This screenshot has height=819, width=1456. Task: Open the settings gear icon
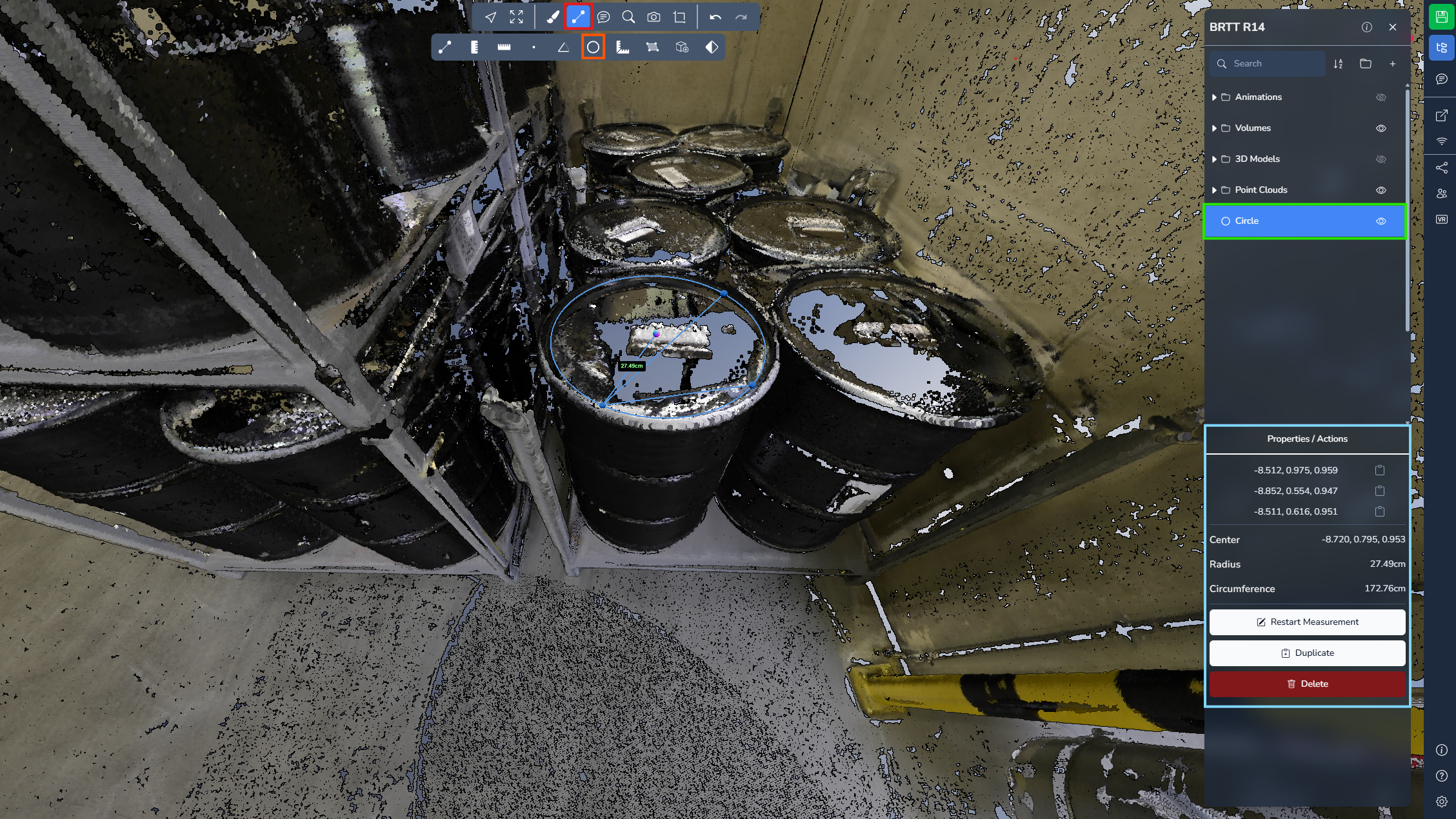pos(1441,802)
